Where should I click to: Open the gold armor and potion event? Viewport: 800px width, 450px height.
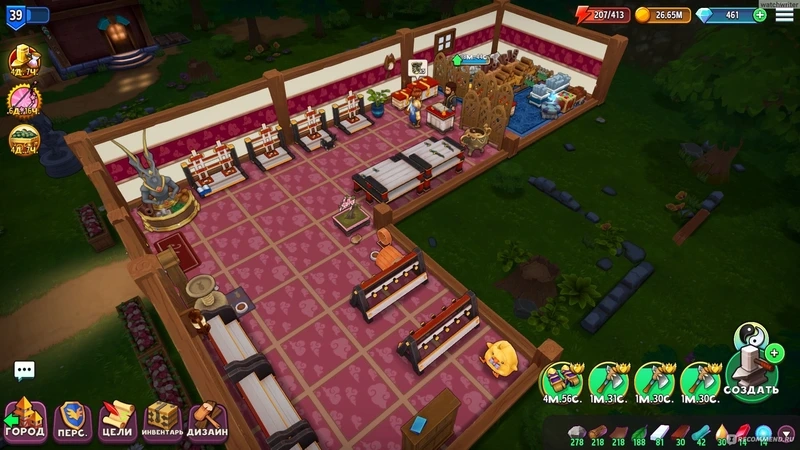click(23, 60)
